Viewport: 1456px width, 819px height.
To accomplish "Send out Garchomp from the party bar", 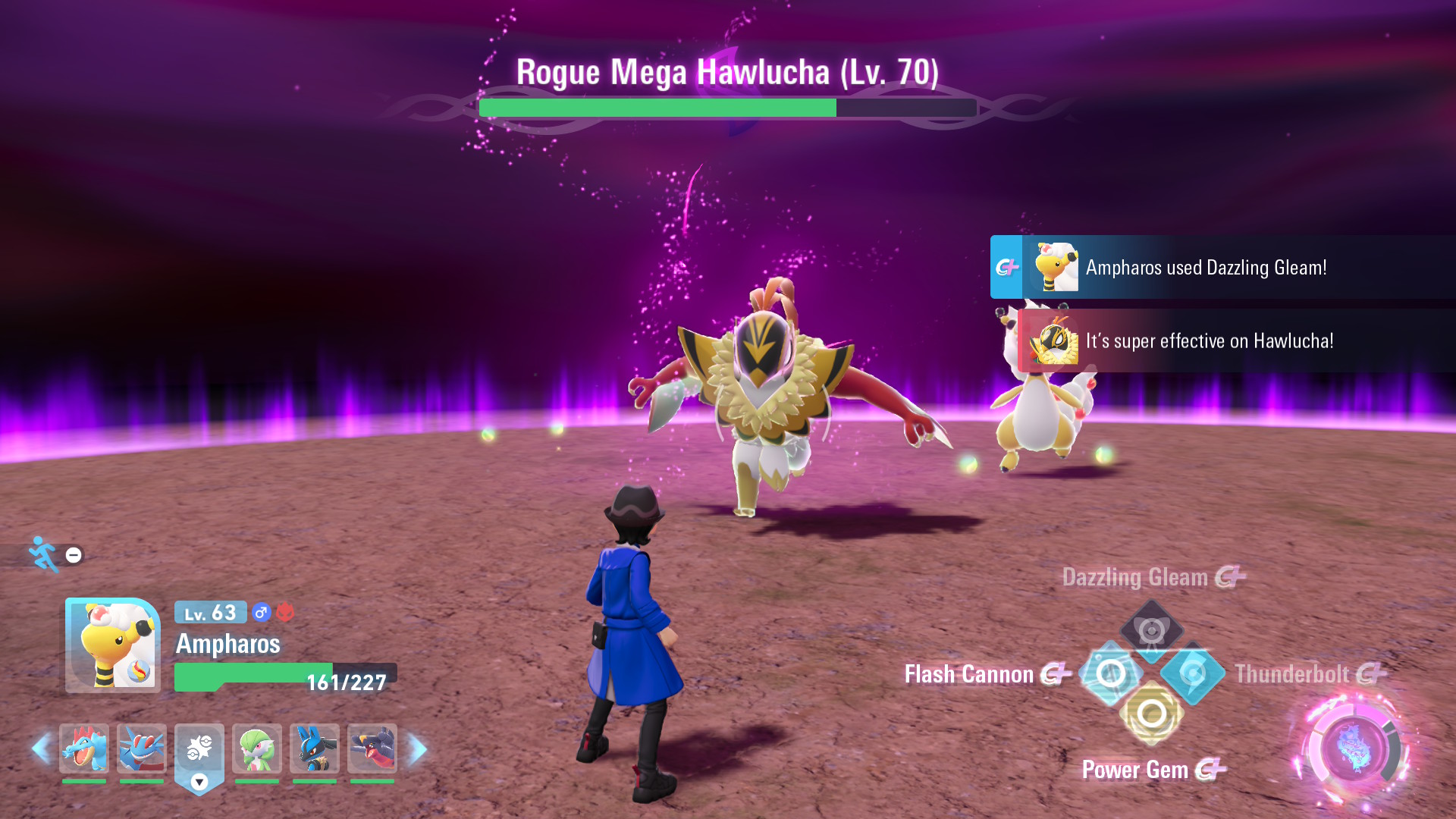I will (x=372, y=748).
